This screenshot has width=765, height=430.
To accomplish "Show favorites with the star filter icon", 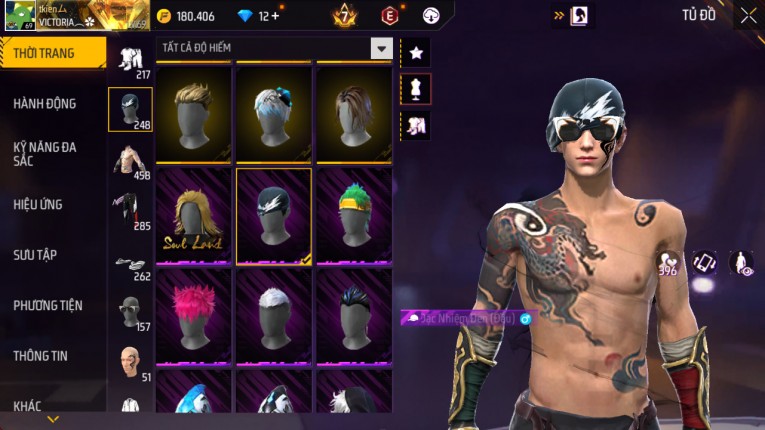I will pos(415,53).
